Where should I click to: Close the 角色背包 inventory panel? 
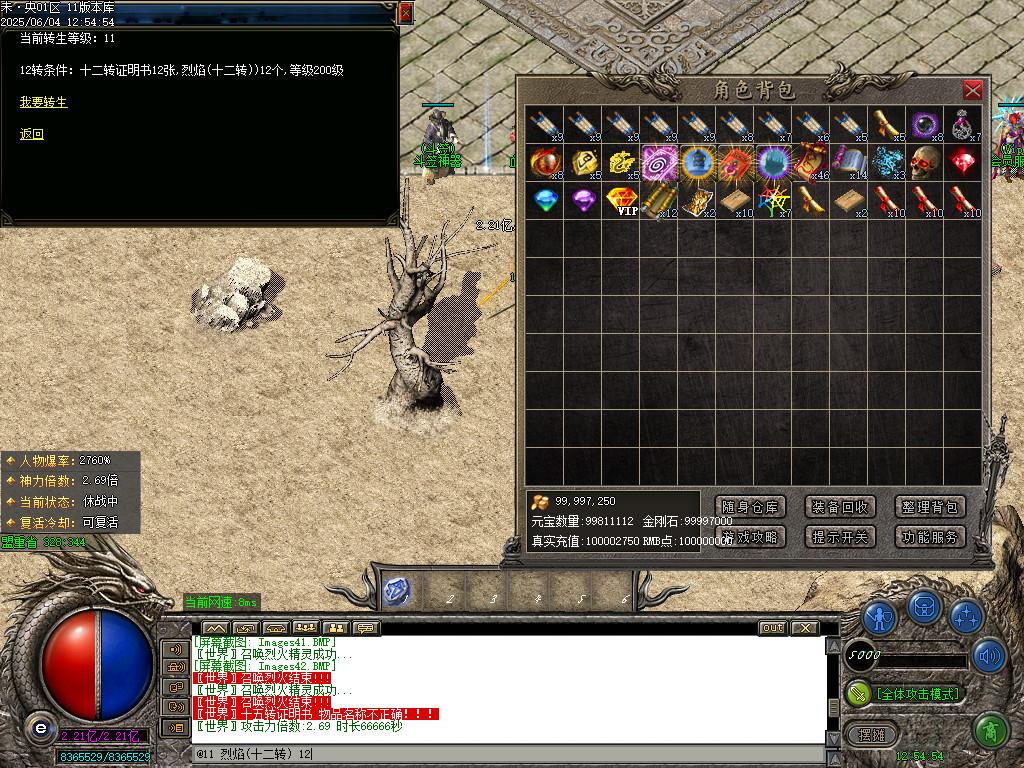pos(972,91)
